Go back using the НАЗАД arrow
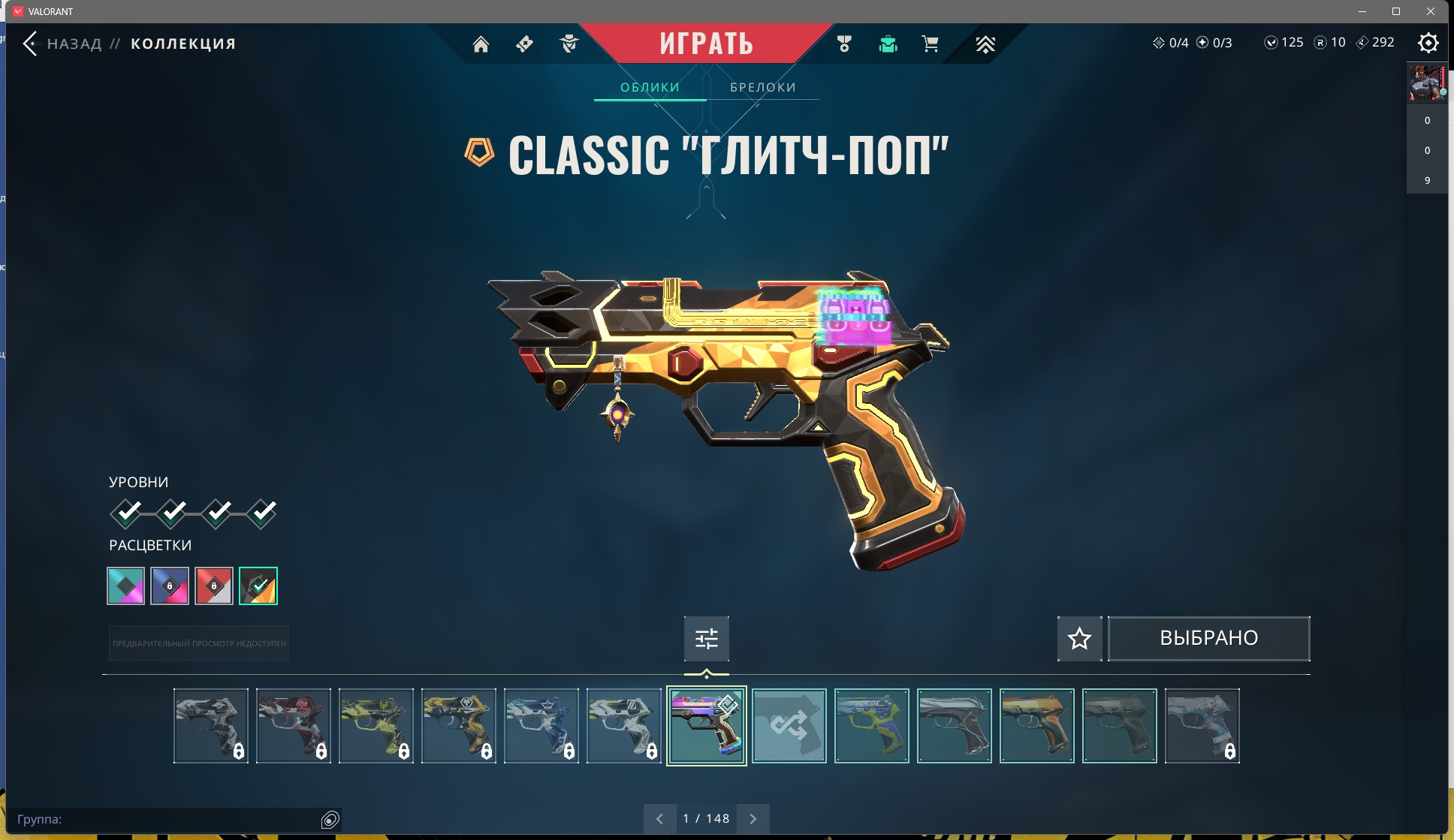The image size is (1454, 840). click(31, 44)
